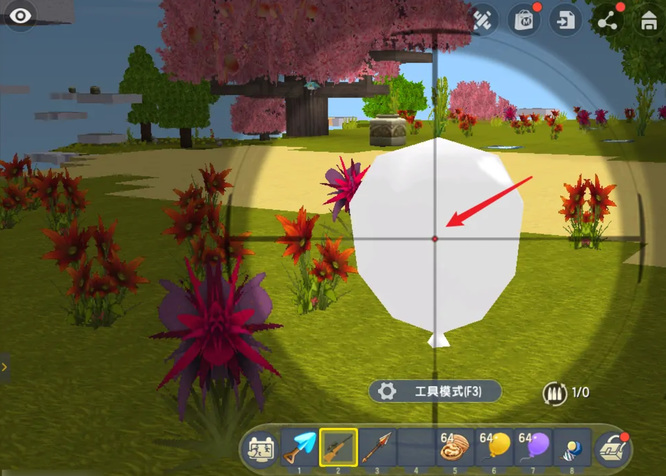Open the share menu

coord(607,19)
